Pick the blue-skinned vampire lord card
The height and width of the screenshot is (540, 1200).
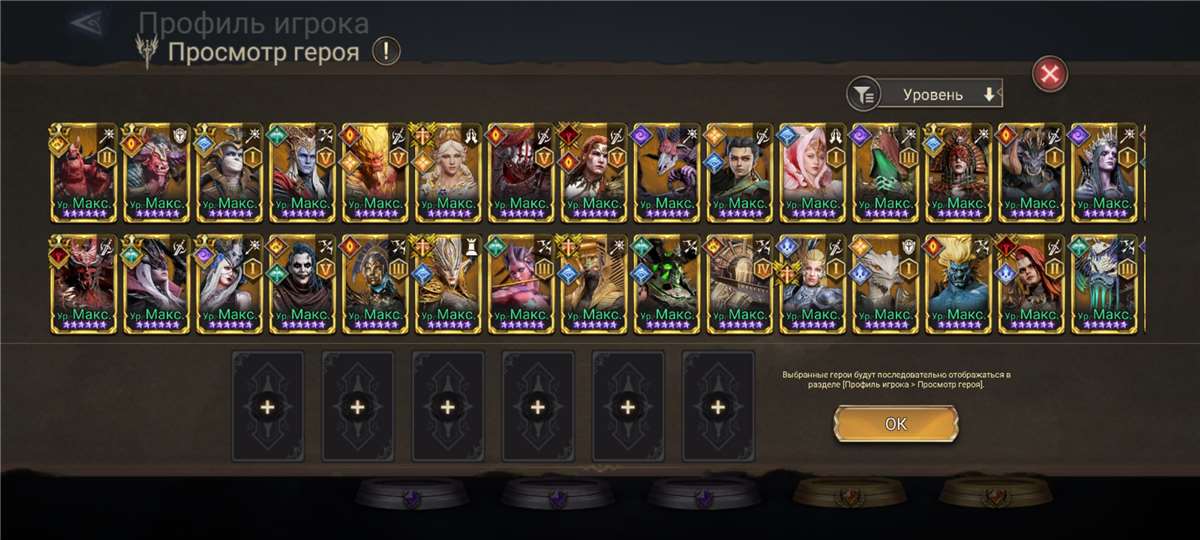pos(302,172)
